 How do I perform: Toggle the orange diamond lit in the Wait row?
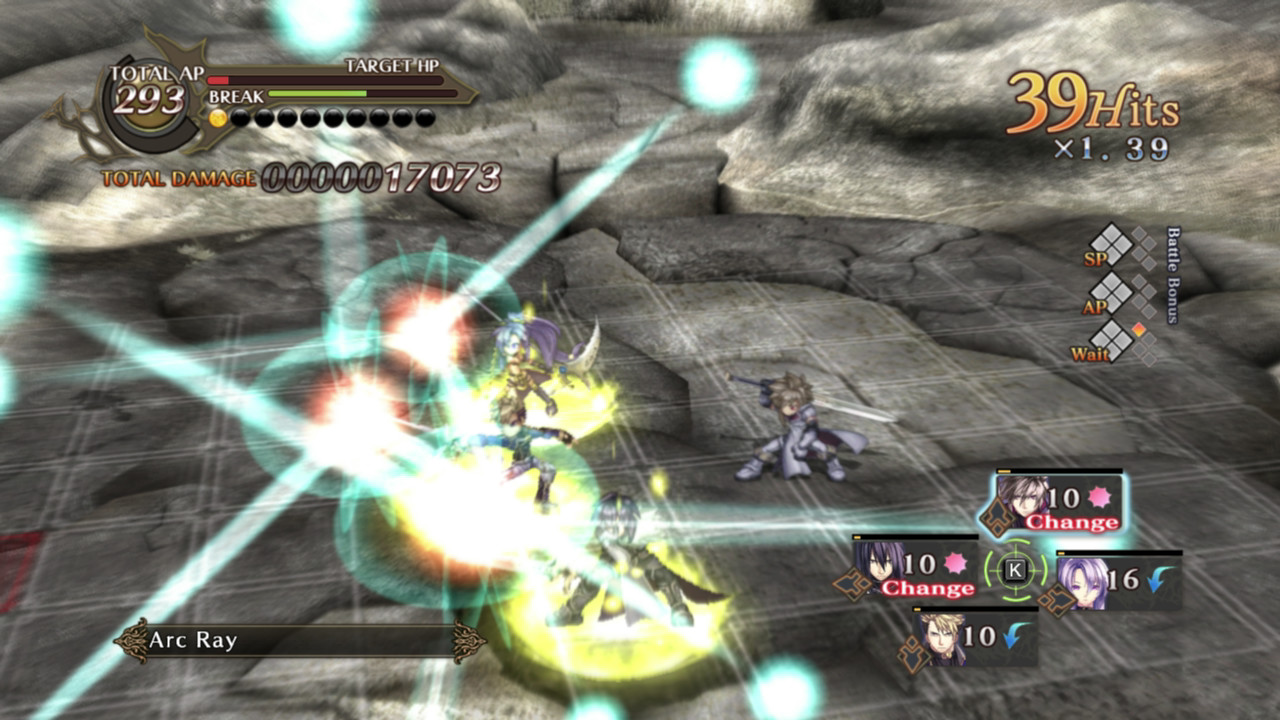point(1139,329)
